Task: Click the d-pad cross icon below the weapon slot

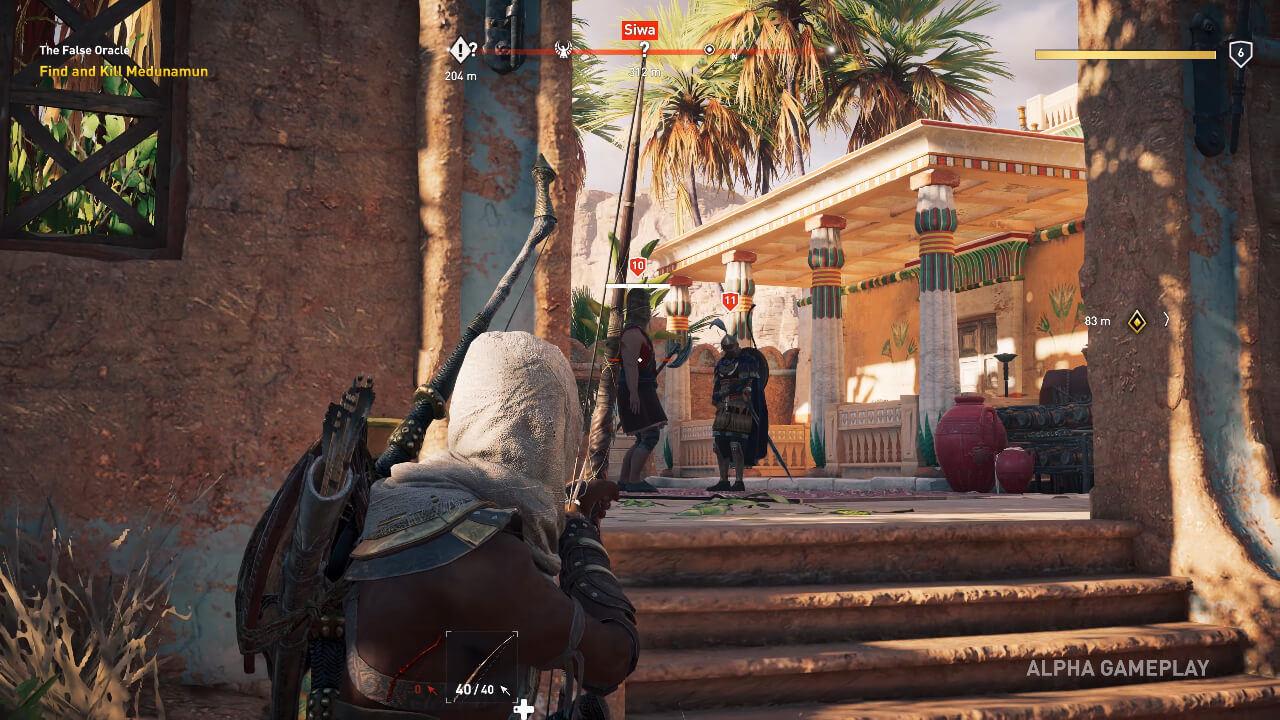Action: [524, 707]
